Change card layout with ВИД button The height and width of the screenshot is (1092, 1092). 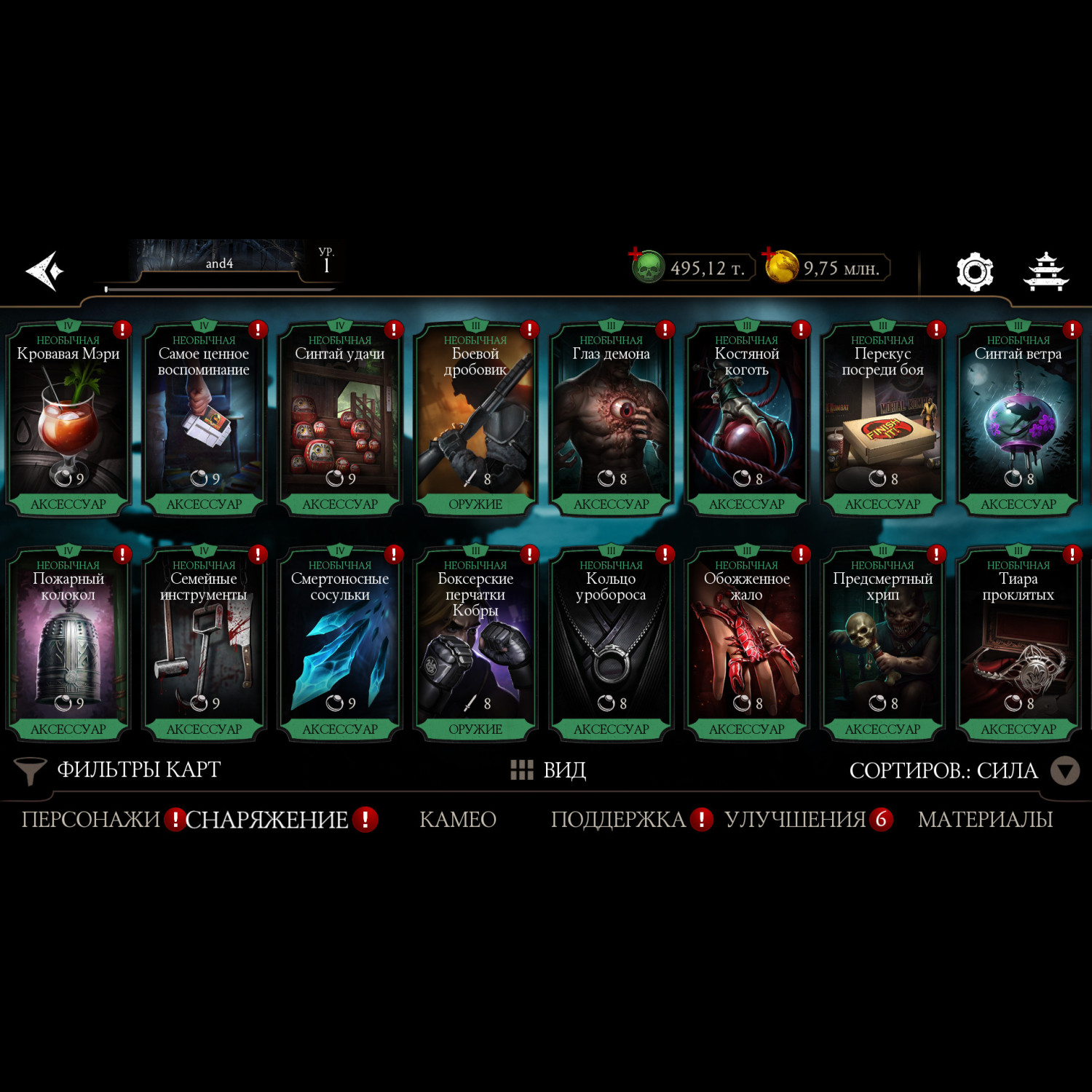pos(549,770)
